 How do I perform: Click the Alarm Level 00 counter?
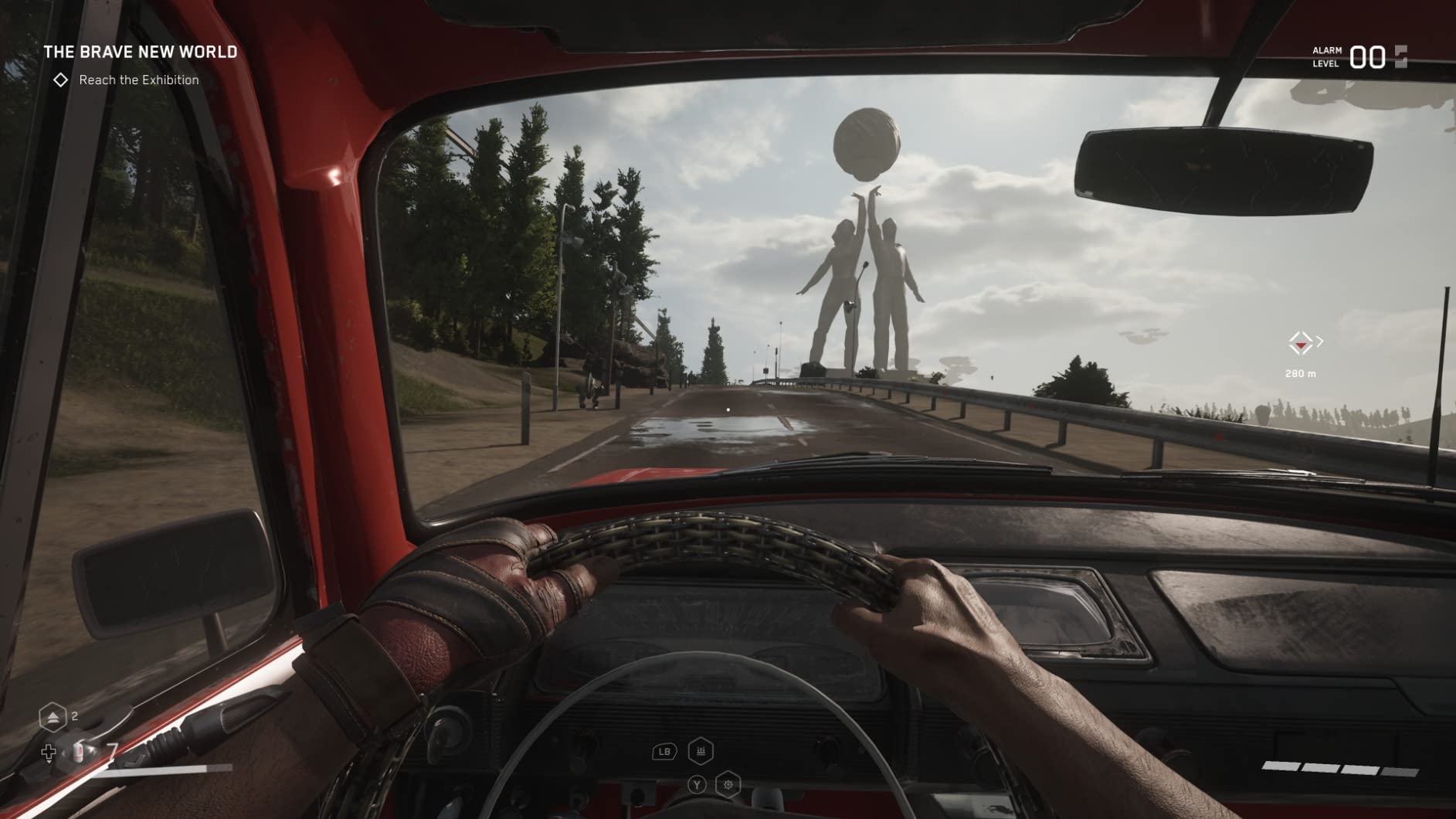[x=1367, y=56]
